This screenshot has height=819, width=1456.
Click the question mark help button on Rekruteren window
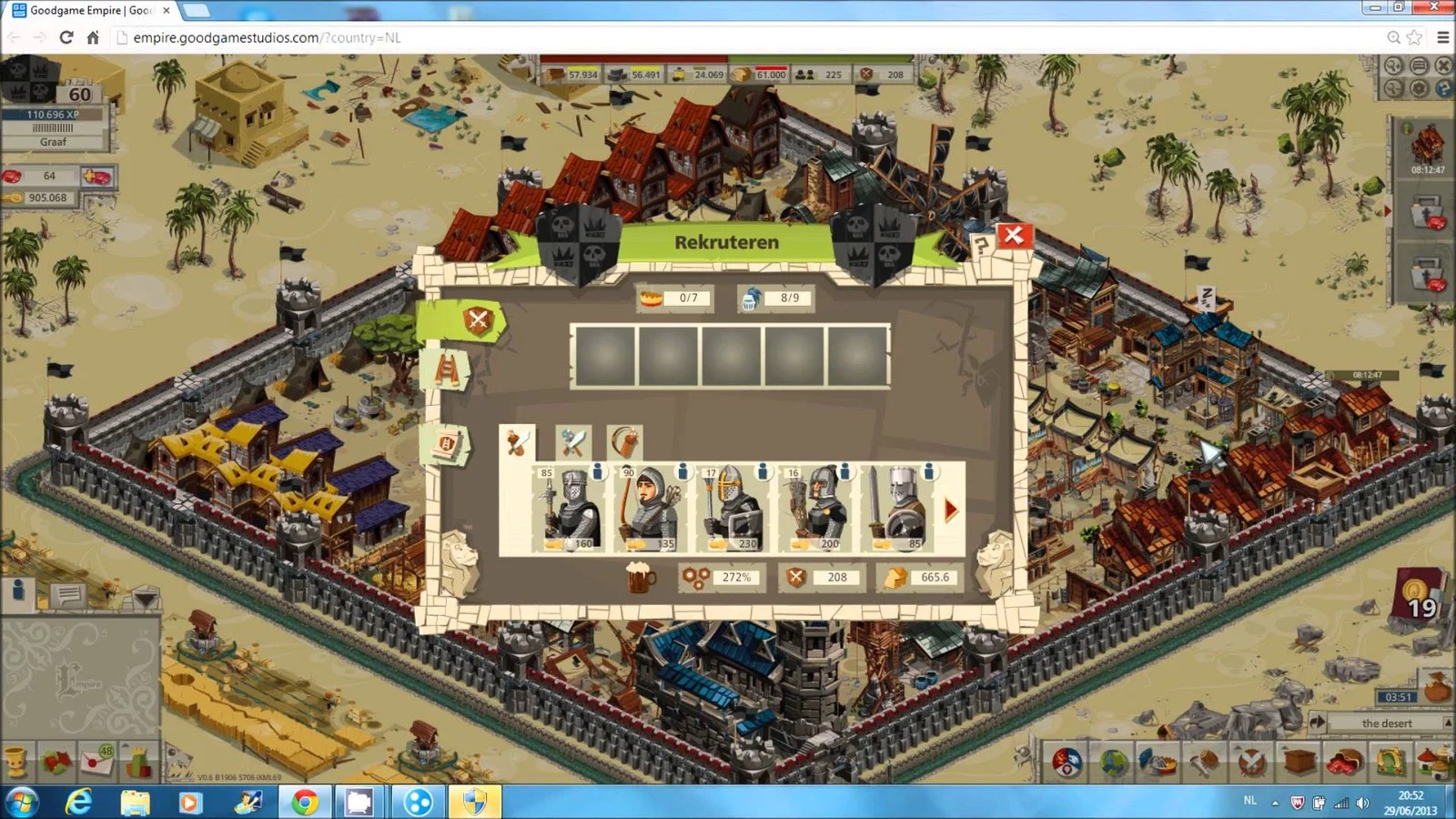[981, 243]
